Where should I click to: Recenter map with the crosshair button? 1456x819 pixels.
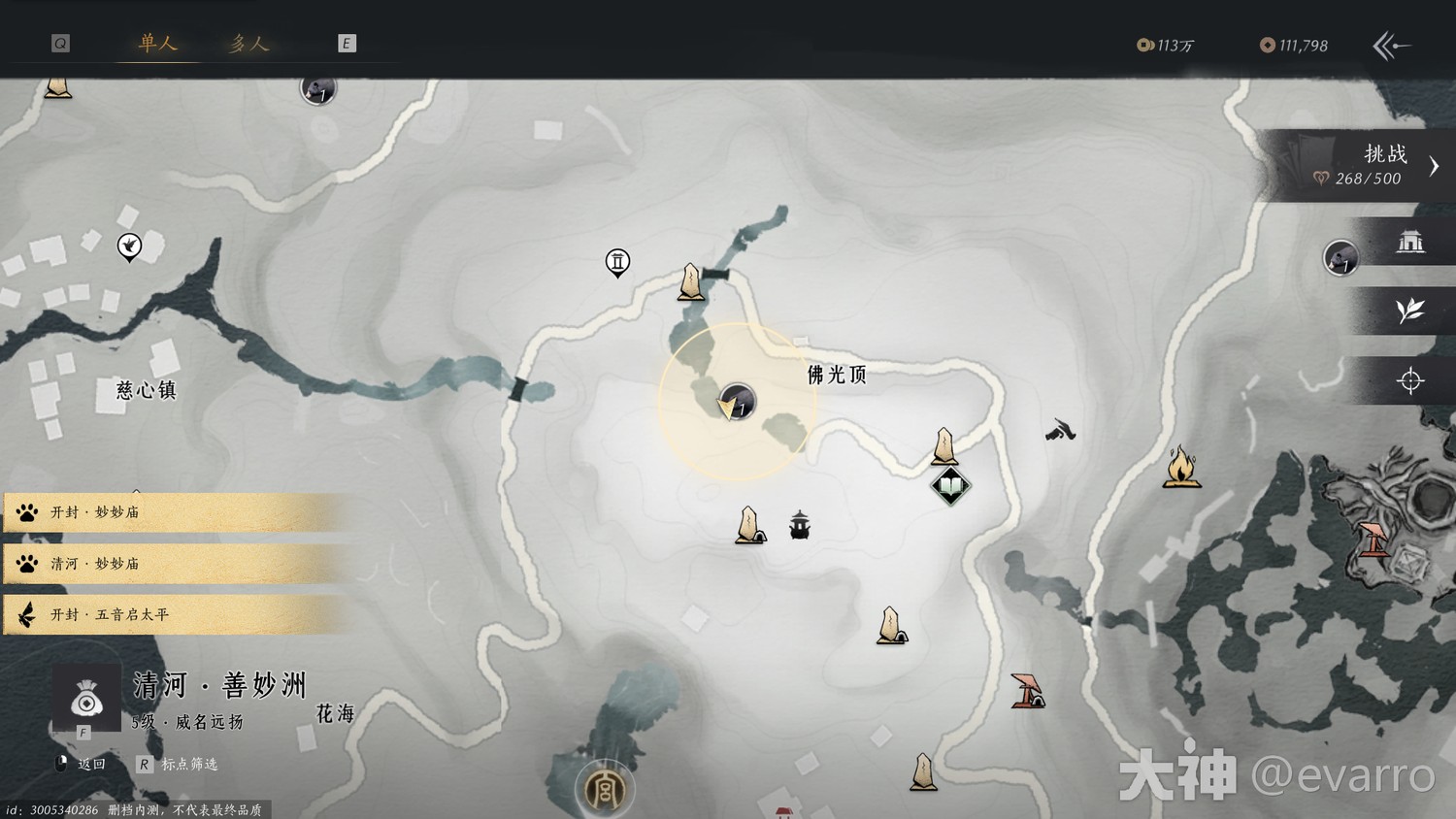tap(1409, 380)
